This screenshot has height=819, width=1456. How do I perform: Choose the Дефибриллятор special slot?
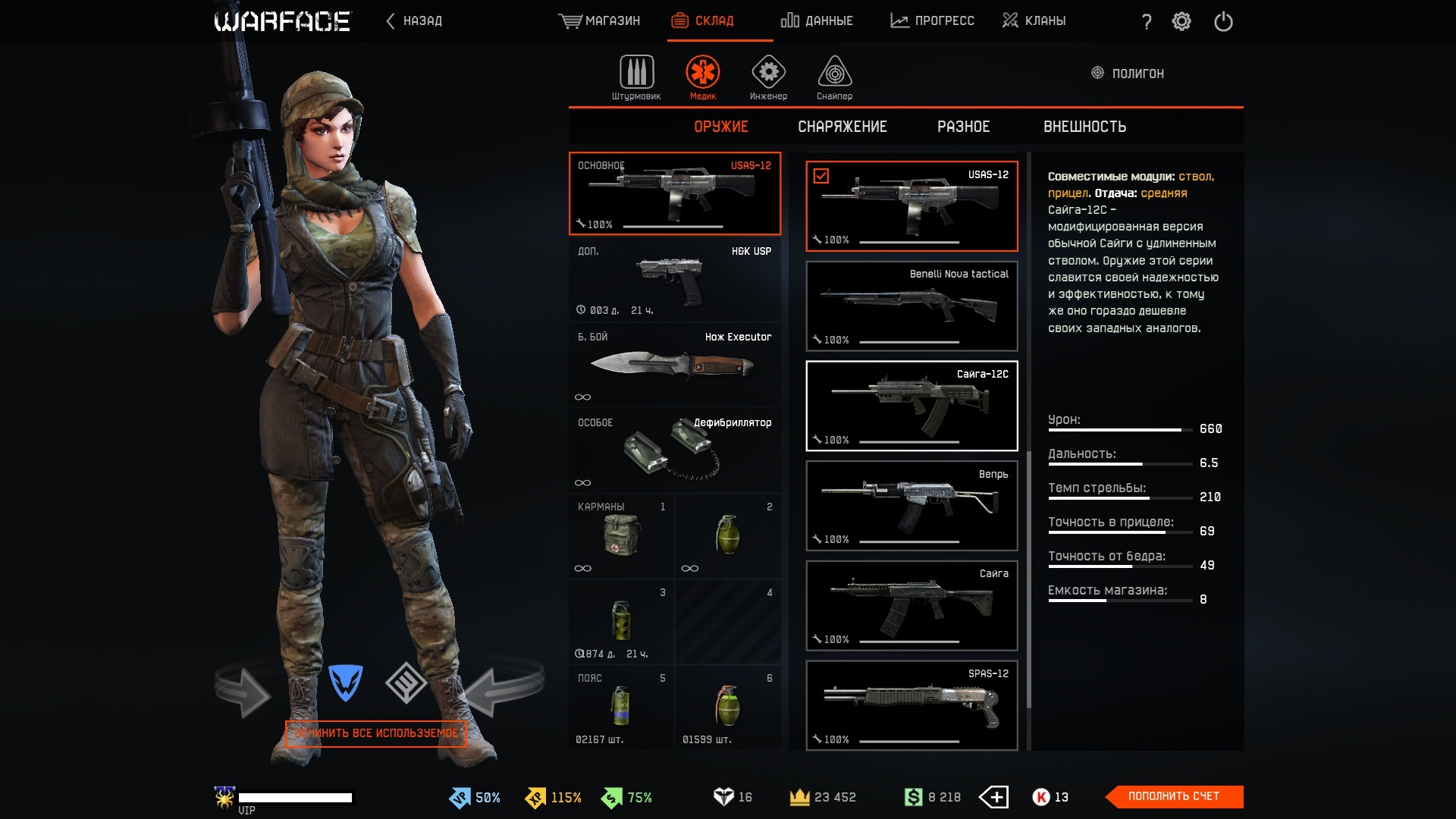coord(674,451)
